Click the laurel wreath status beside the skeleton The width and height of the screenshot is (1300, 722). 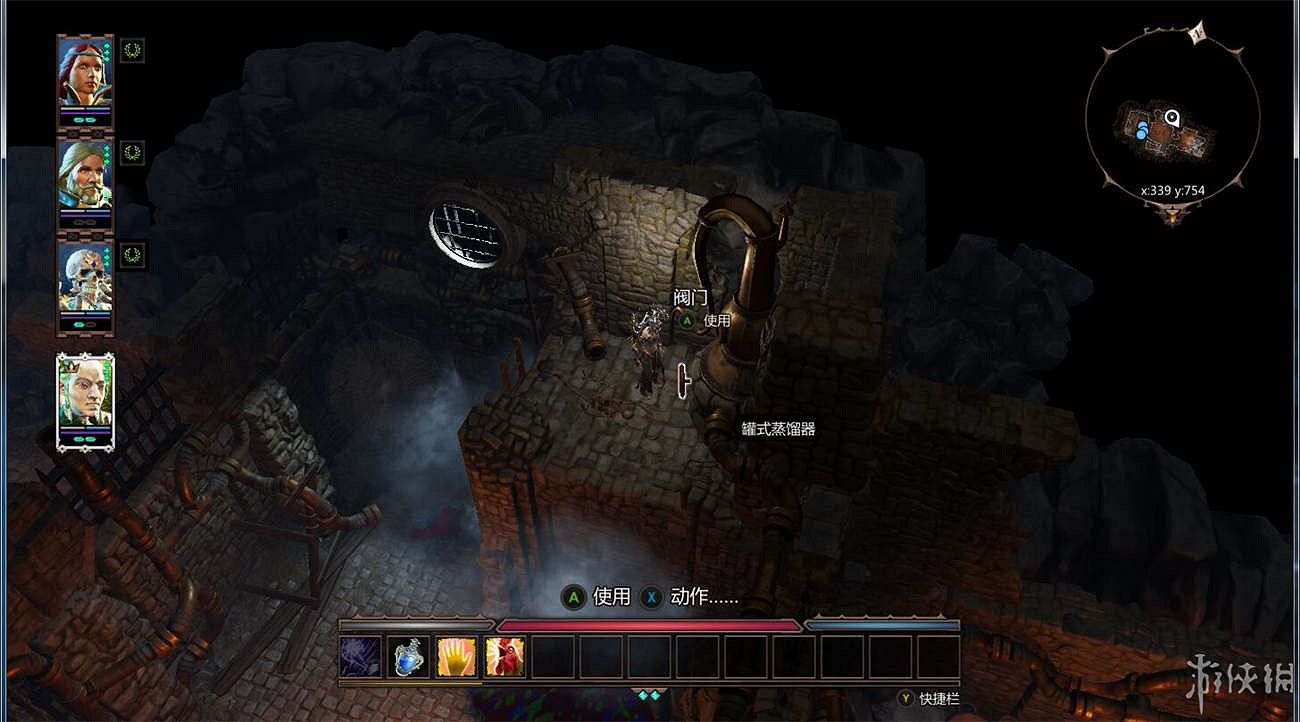132,254
